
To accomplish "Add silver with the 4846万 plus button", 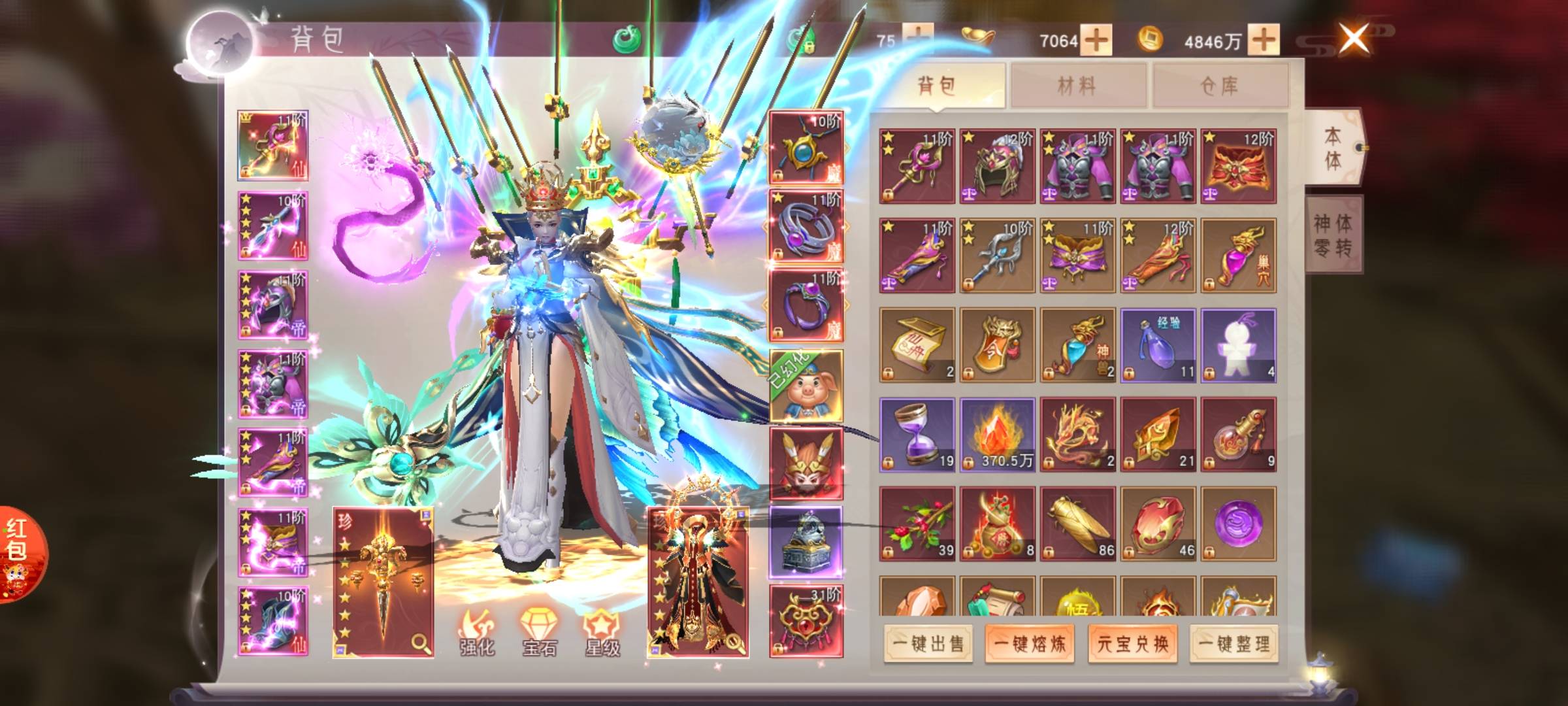I will click(1264, 40).
